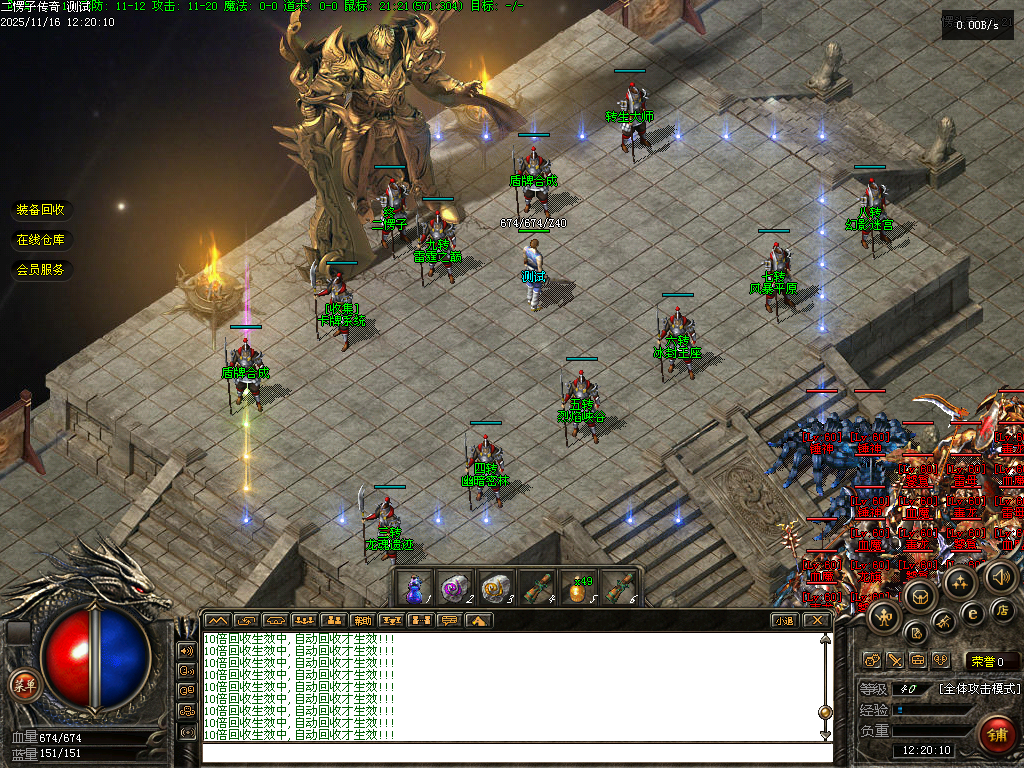
Task: Click the round red 菜单 menu button
Action: coord(23,686)
